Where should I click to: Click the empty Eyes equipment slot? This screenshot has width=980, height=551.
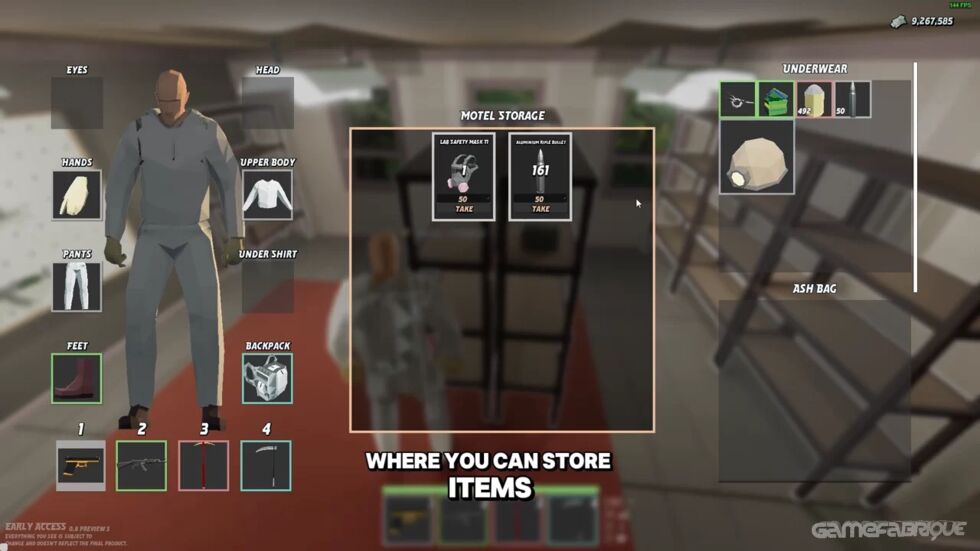point(77,103)
